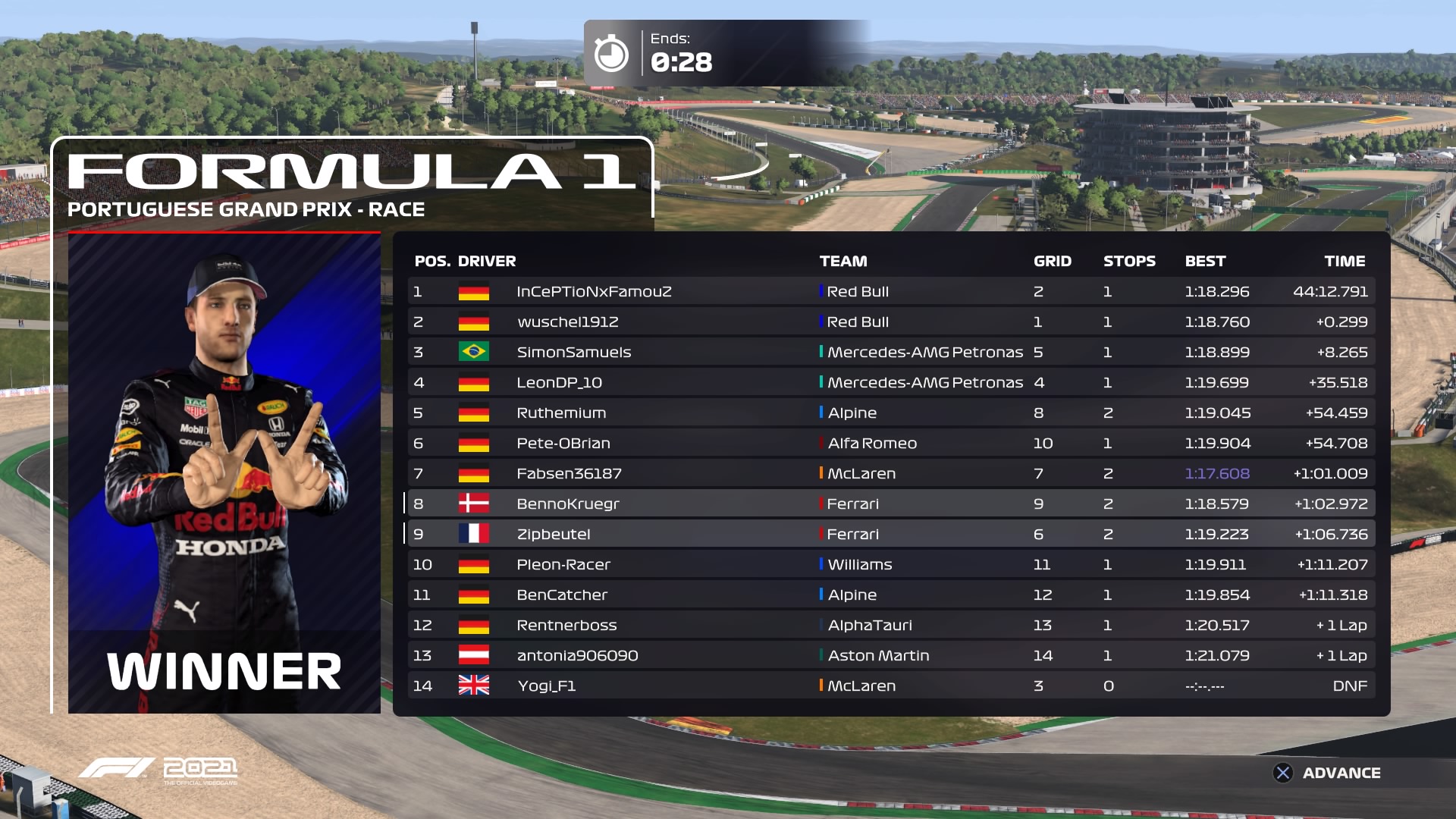Select Ruthemium's Alpine result row

click(891, 413)
